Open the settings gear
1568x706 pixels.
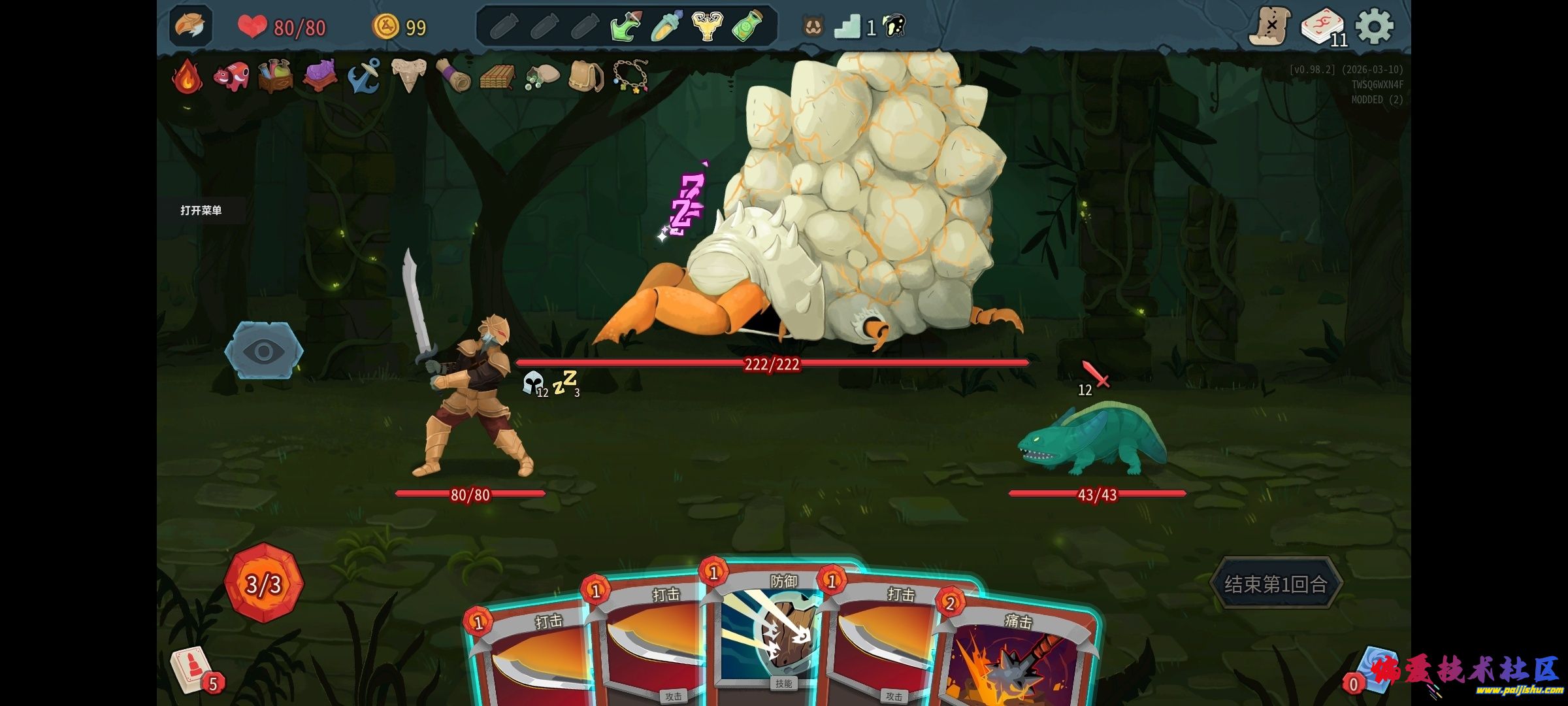[x=1374, y=27]
